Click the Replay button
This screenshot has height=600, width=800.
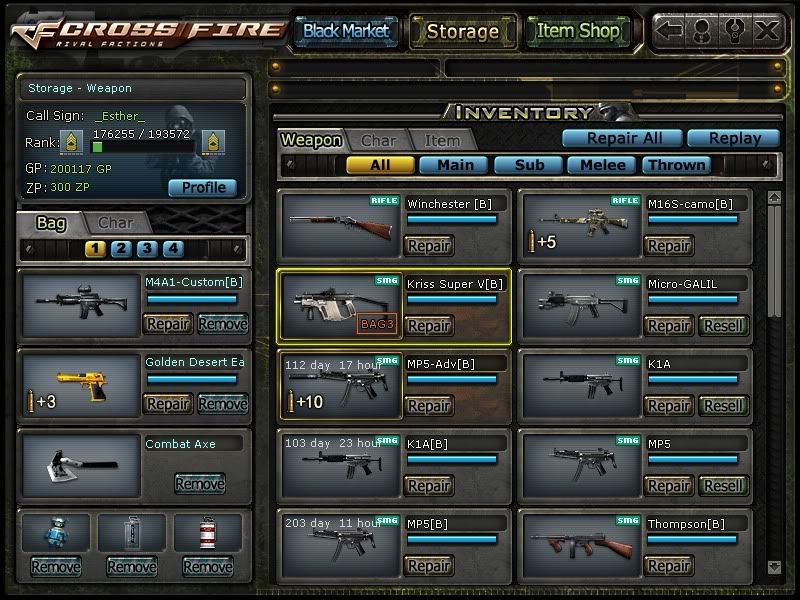pyautogui.click(x=737, y=139)
